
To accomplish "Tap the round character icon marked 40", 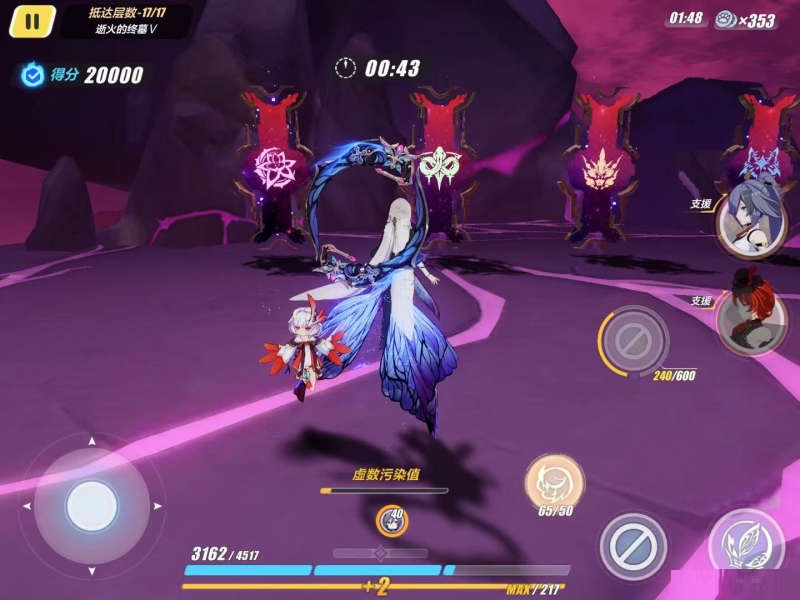I will click(x=391, y=520).
